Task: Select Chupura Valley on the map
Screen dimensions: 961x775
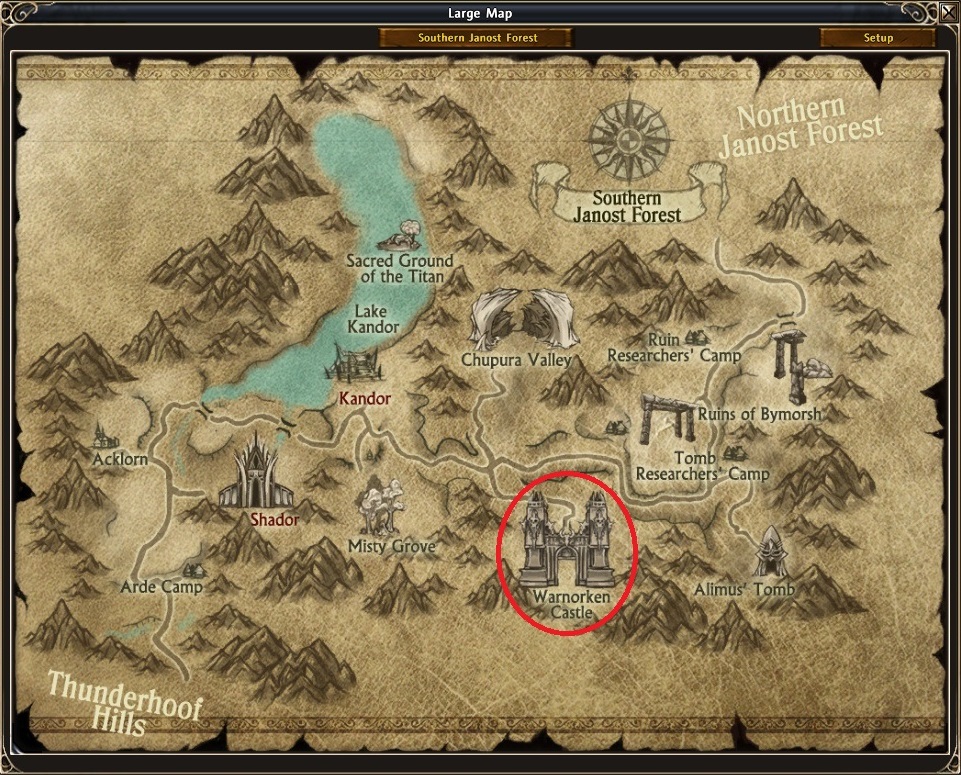Action: 517,319
